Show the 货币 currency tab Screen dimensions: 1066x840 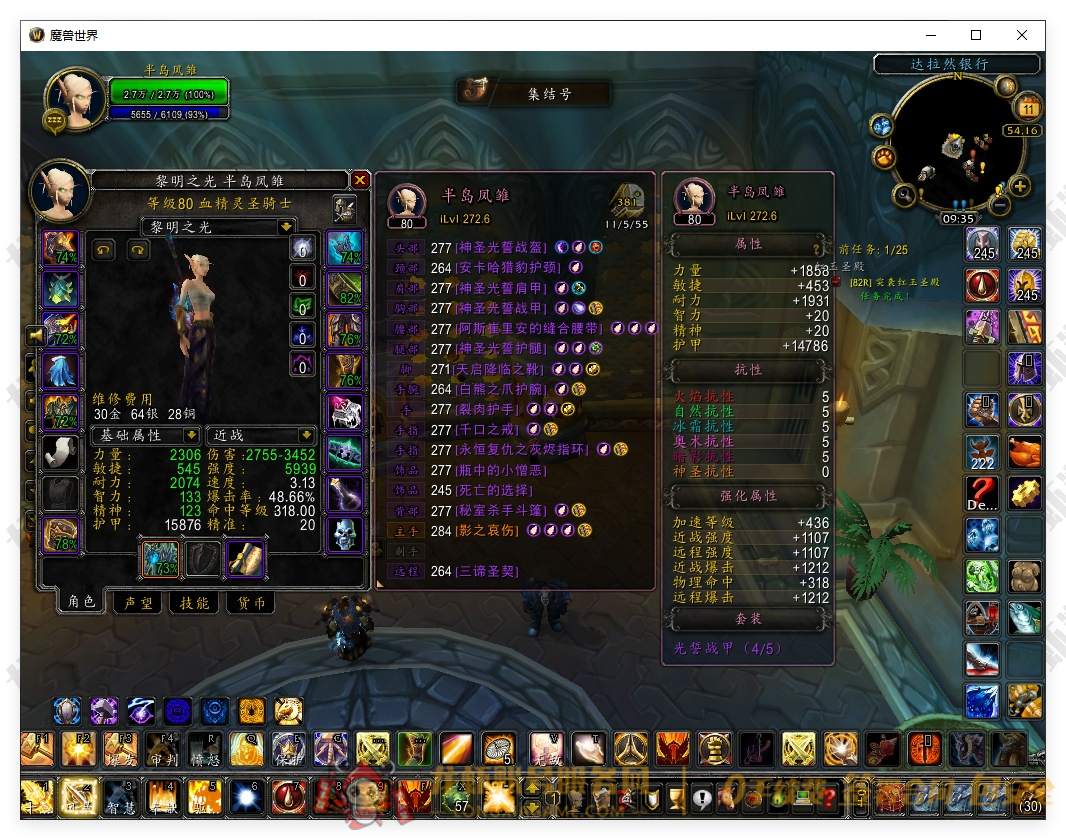251,602
